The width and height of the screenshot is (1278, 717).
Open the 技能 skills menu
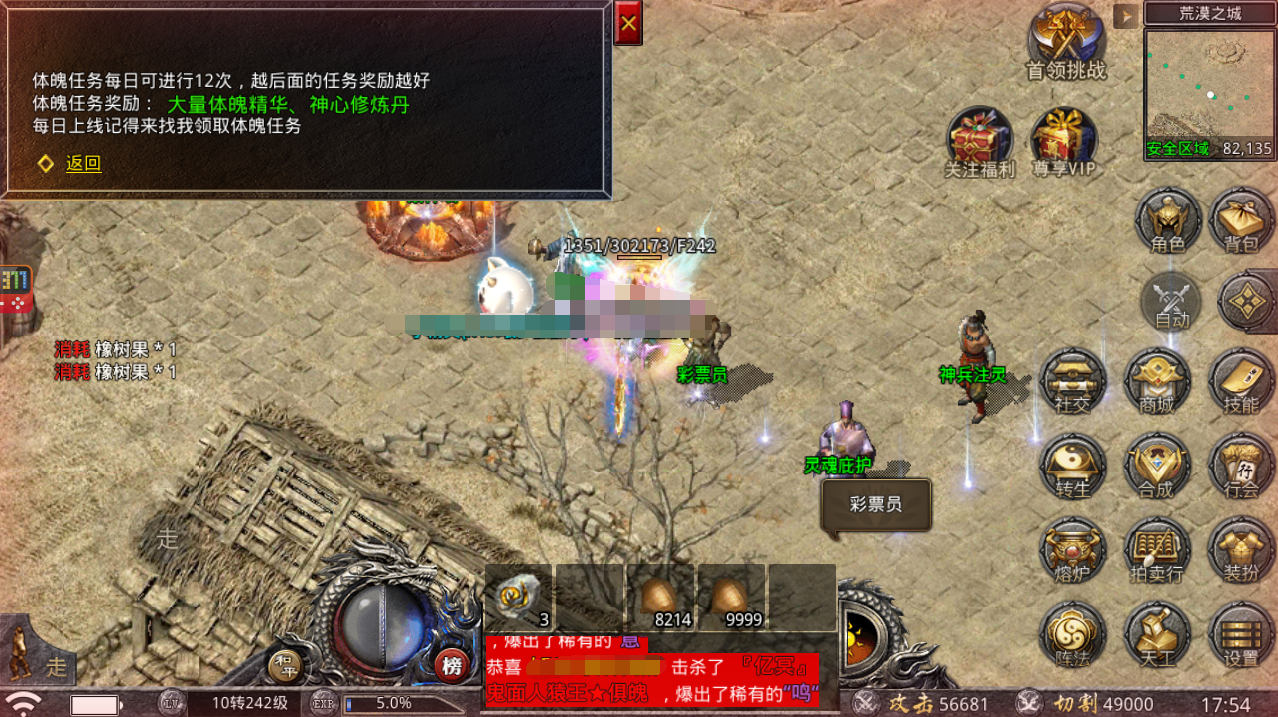(x=1241, y=380)
